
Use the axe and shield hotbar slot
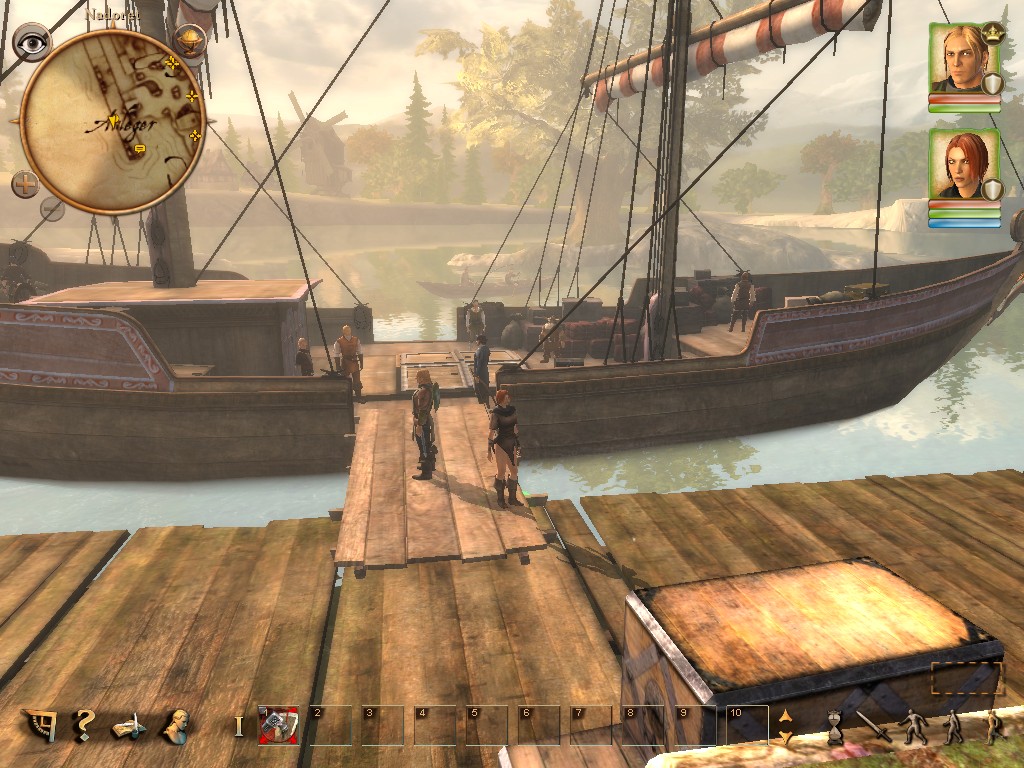pyautogui.click(x=278, y=725)
